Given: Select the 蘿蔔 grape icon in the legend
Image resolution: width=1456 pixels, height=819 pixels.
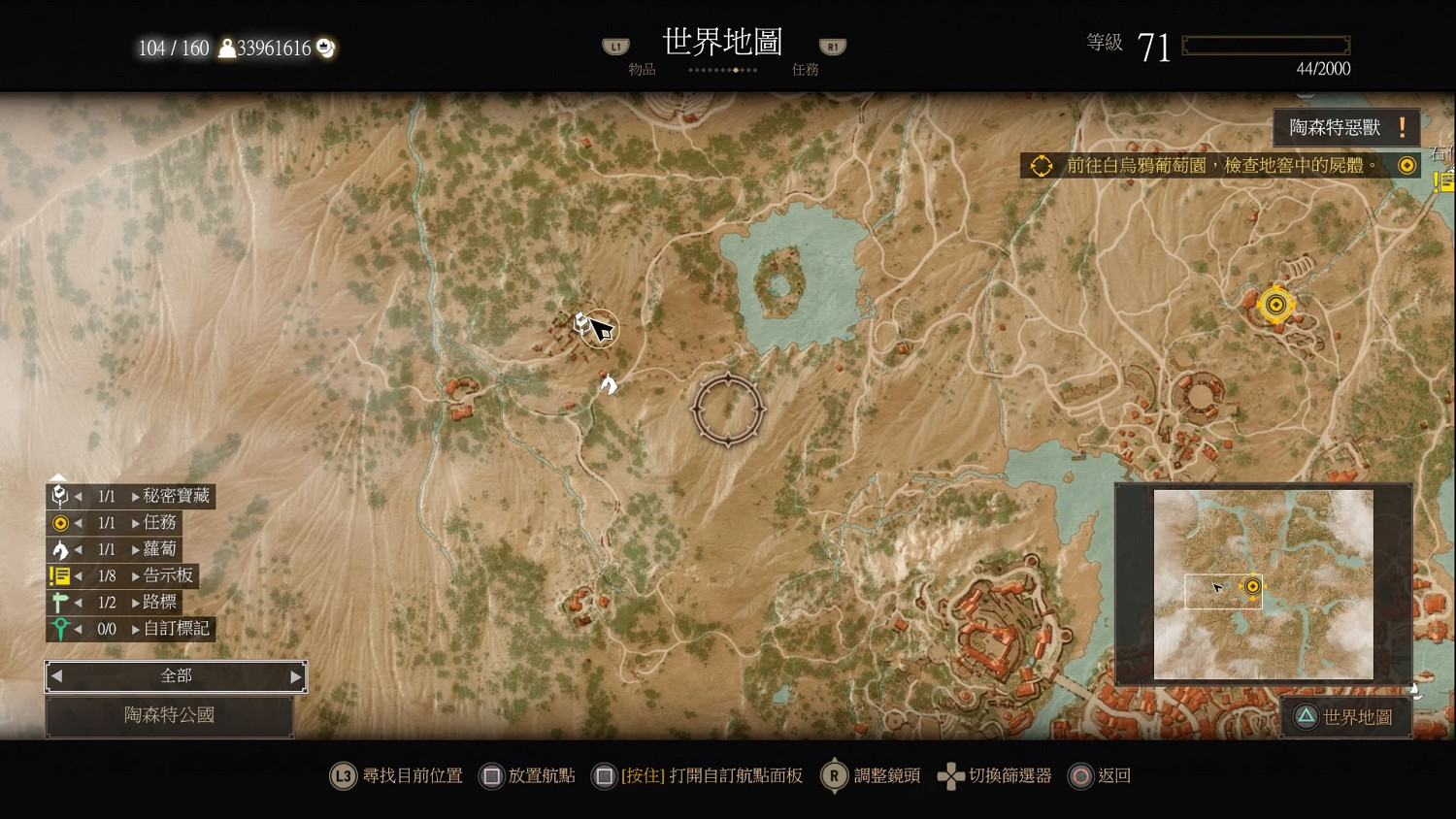Looking at the screenshot, I should (60, 548).
